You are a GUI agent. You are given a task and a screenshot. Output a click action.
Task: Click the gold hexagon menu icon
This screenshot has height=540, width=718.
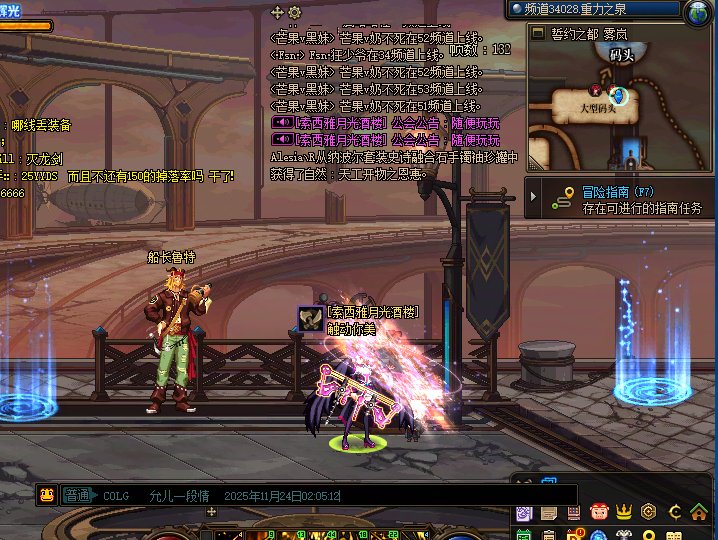coord(649,513)
